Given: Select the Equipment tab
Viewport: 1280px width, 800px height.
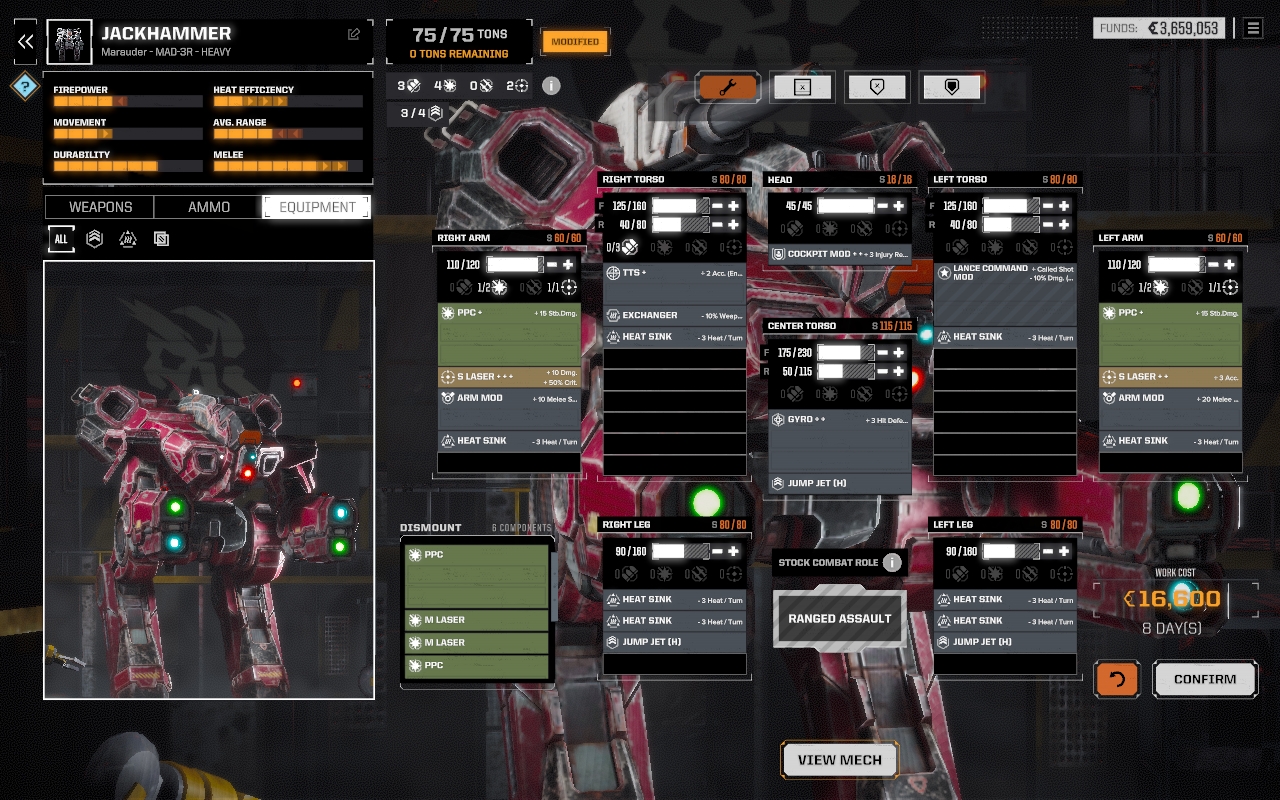Looking at the screenshot, I should pyautogui.click(x=317, y=207).
